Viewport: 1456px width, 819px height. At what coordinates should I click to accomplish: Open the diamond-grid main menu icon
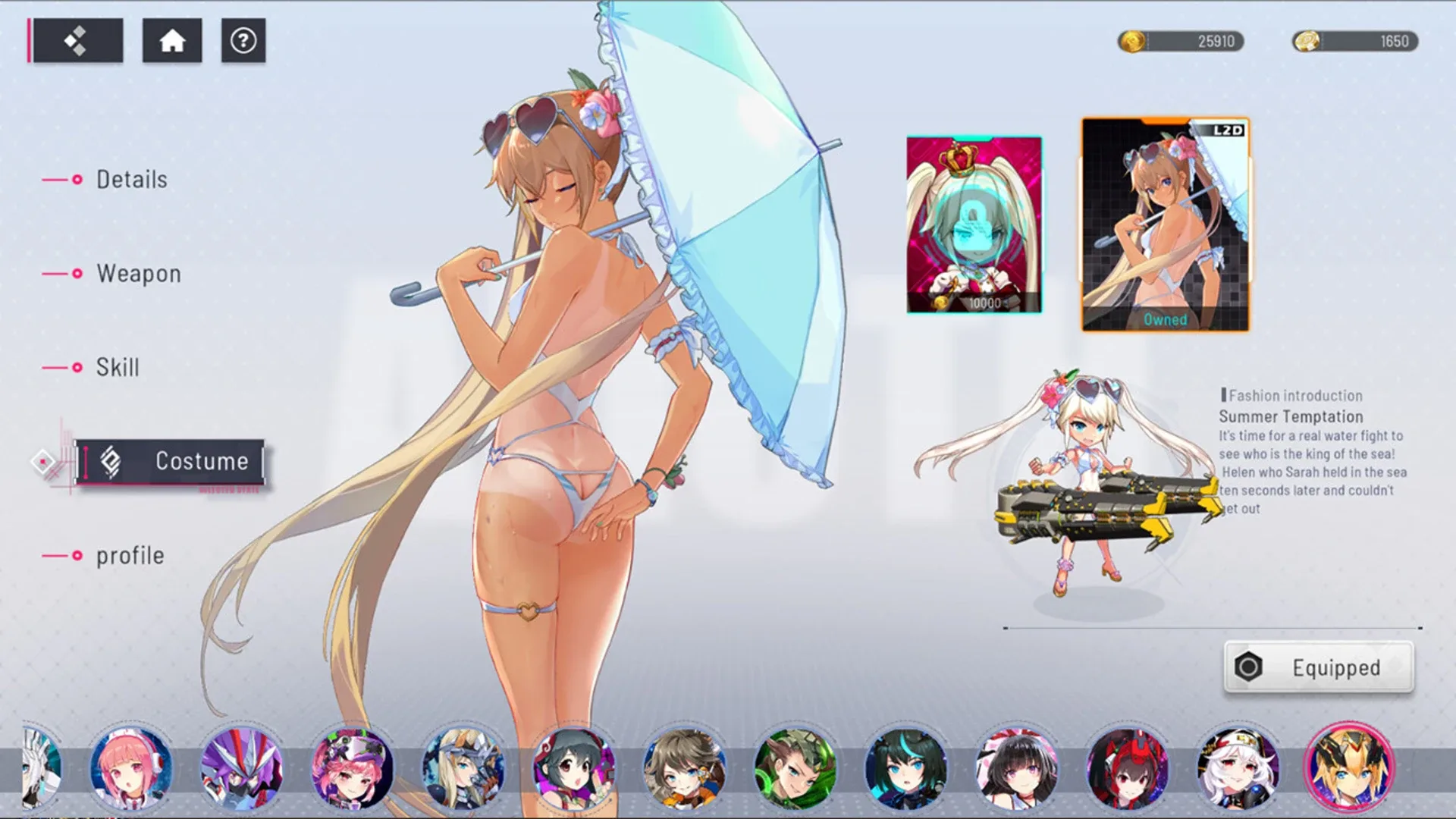tap(78, 41)
